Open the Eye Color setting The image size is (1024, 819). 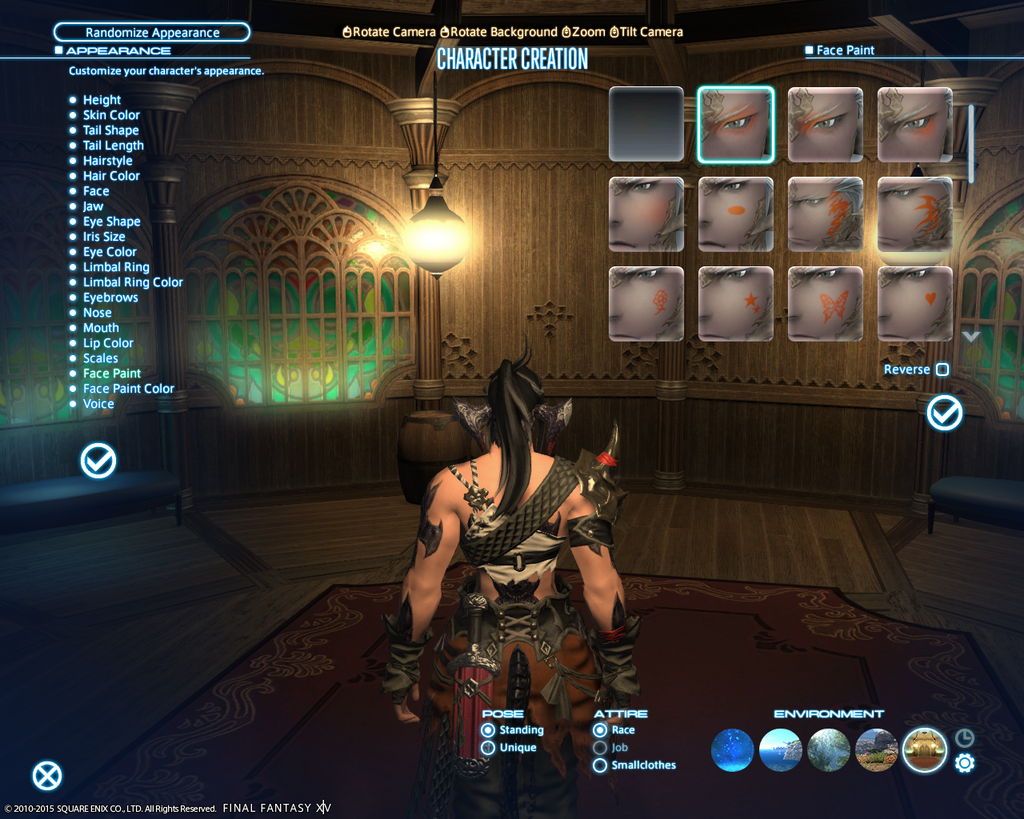click(x=109, y=252)
